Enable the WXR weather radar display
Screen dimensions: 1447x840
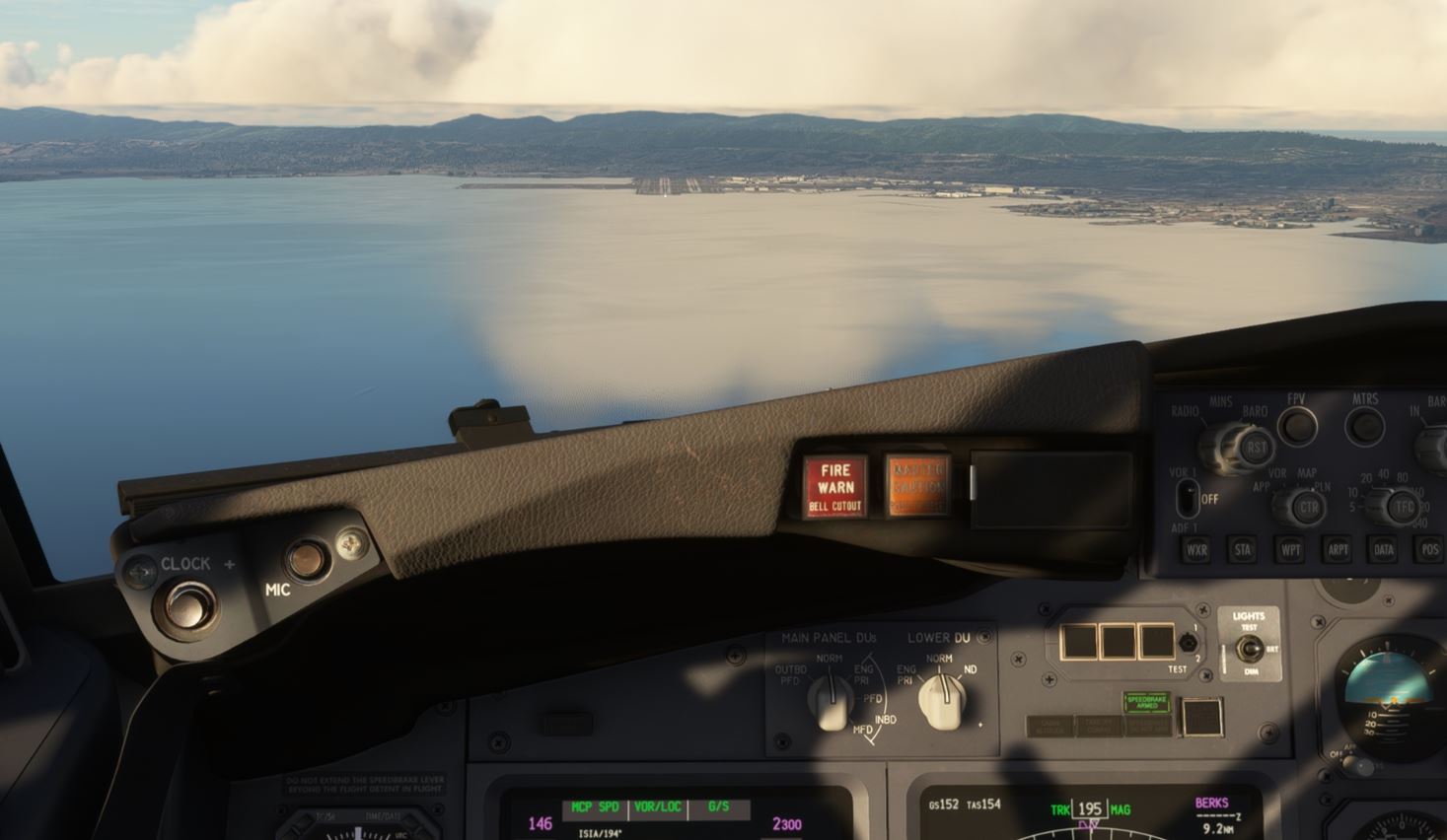1196,550
